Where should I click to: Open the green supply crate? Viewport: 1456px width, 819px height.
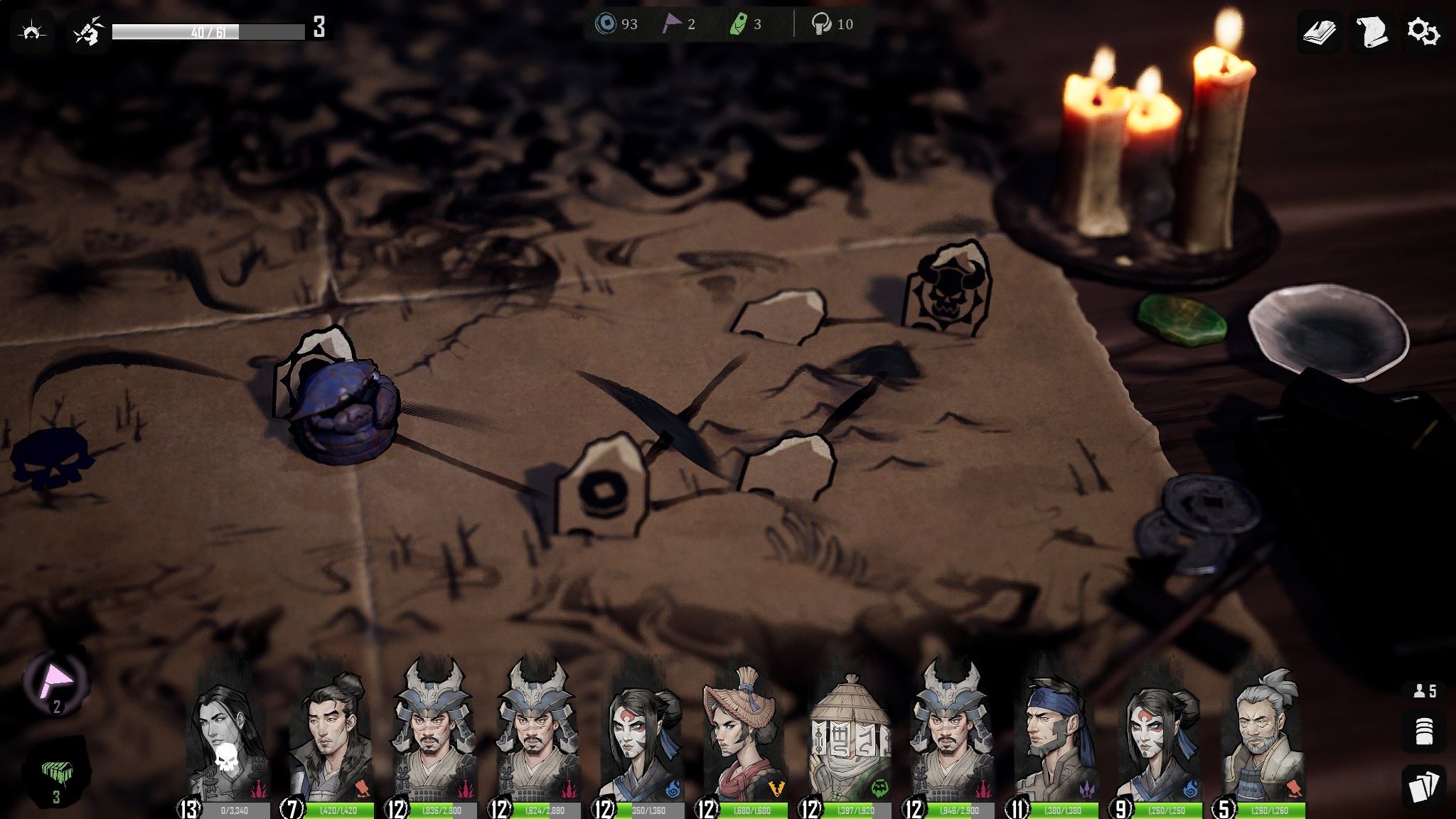56,773
